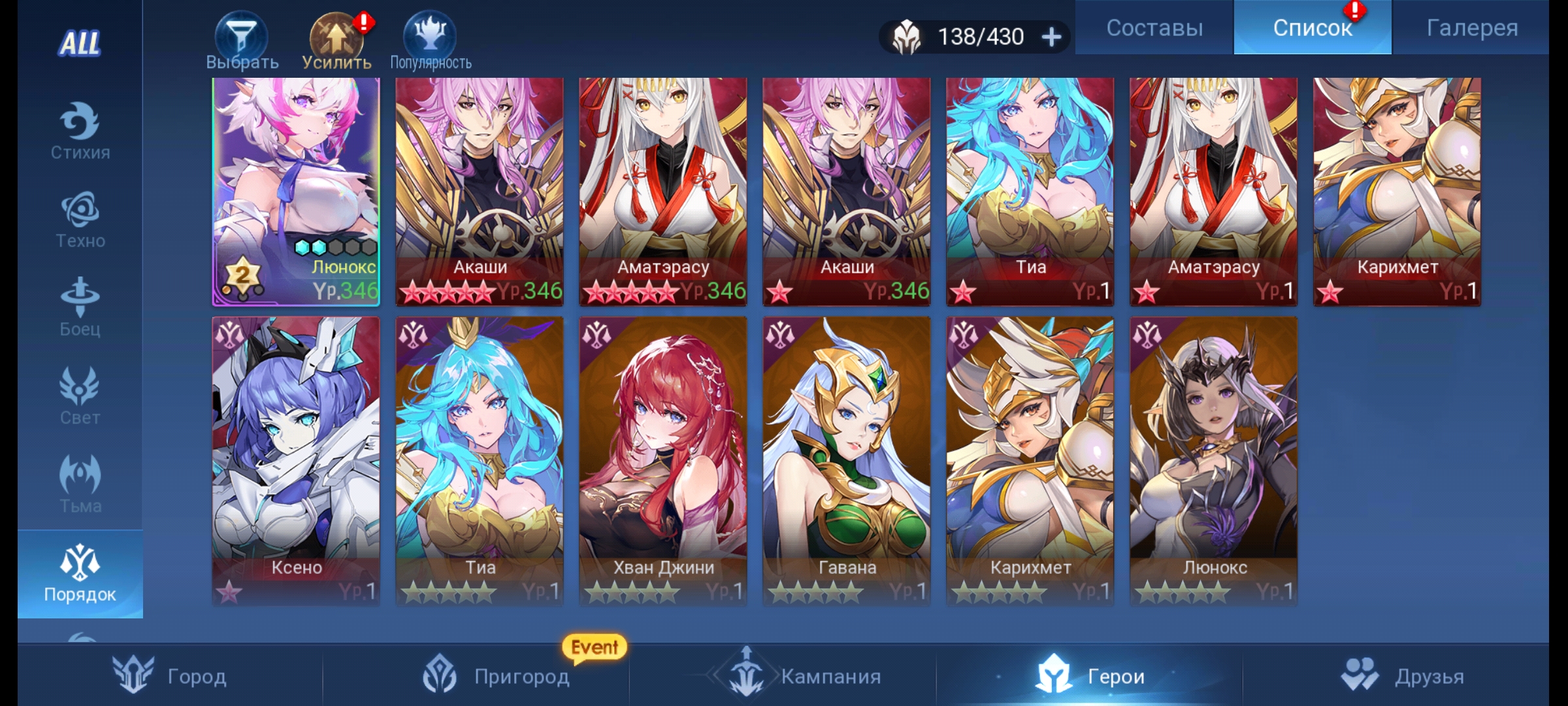This screenshot has height=706, width=1568.
Task: Go to Город in bottom navigation
Action: (x=170, y=676)
